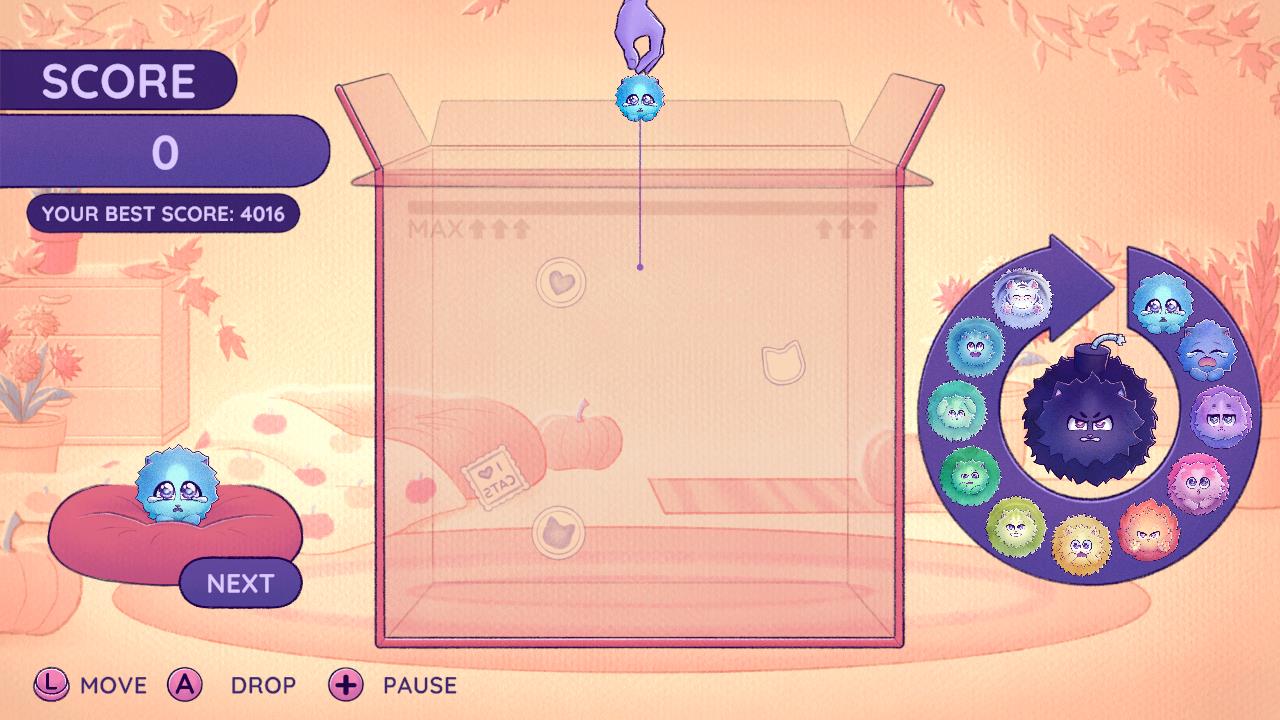Viewport: 1280px width, 720px height.
Task: Click the YOUR BEST SCORE: 4016 banner
Action: point(163,212)
